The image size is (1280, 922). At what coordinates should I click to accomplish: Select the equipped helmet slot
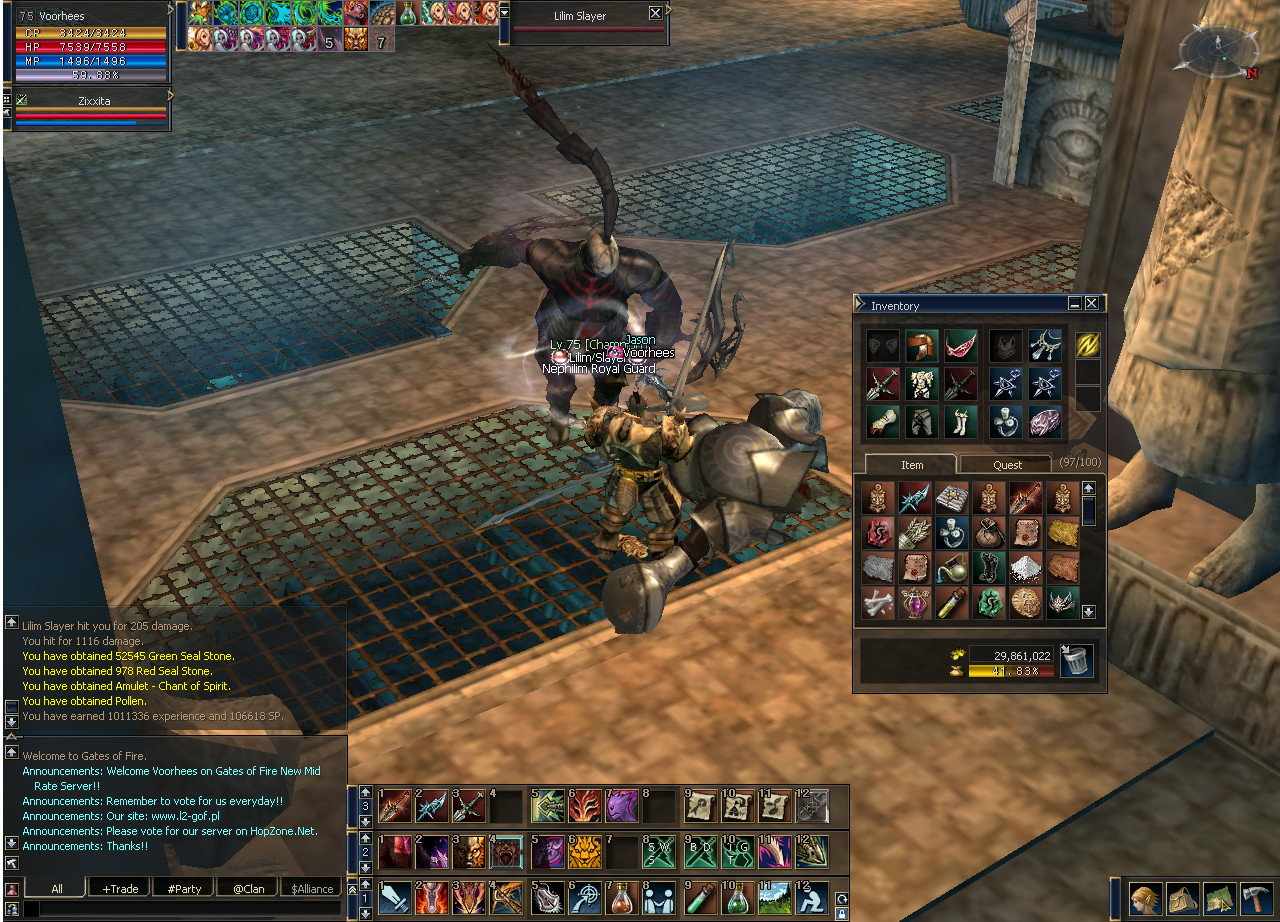point(921,346)
